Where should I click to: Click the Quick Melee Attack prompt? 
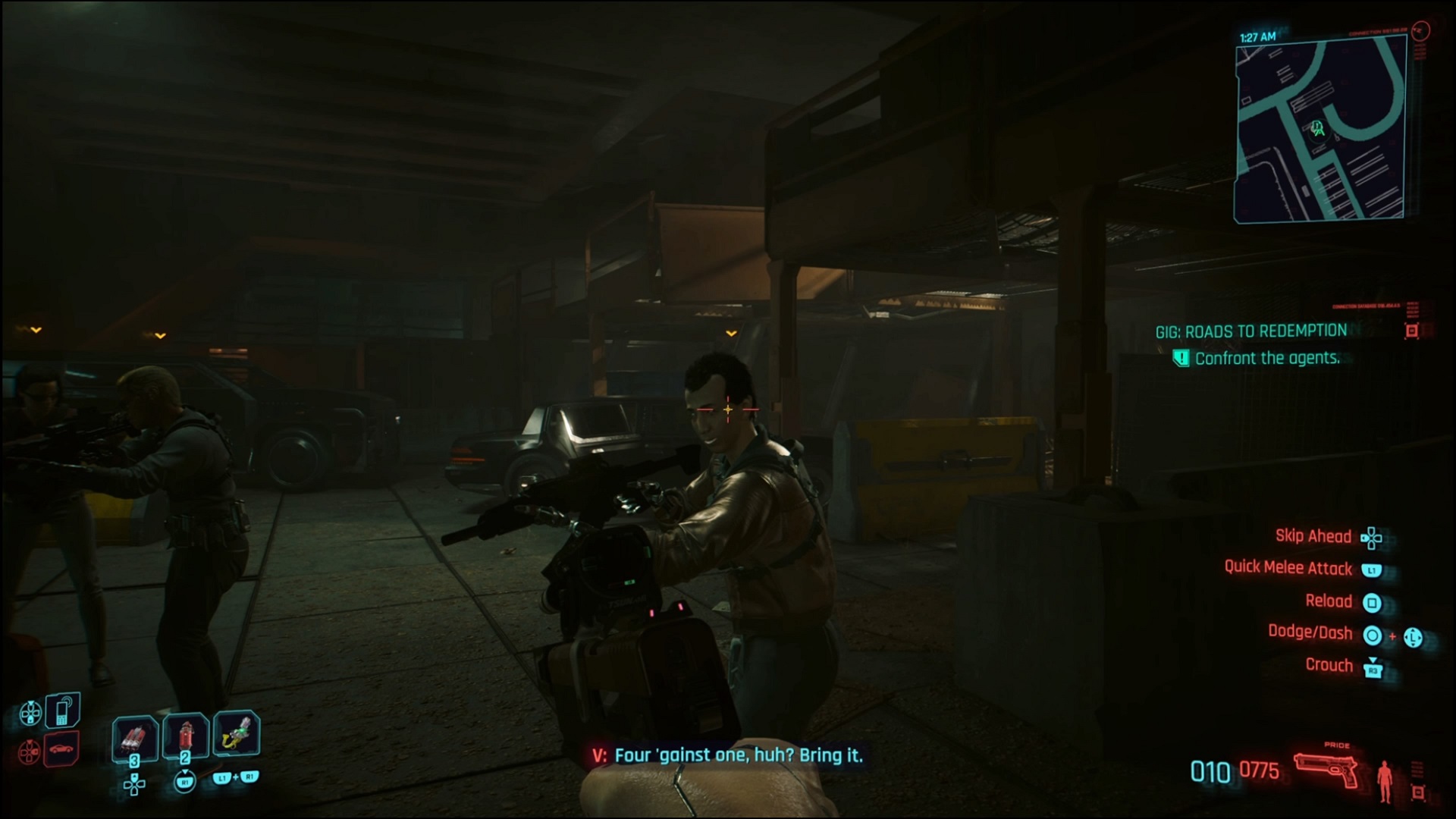pos(1289,569)
